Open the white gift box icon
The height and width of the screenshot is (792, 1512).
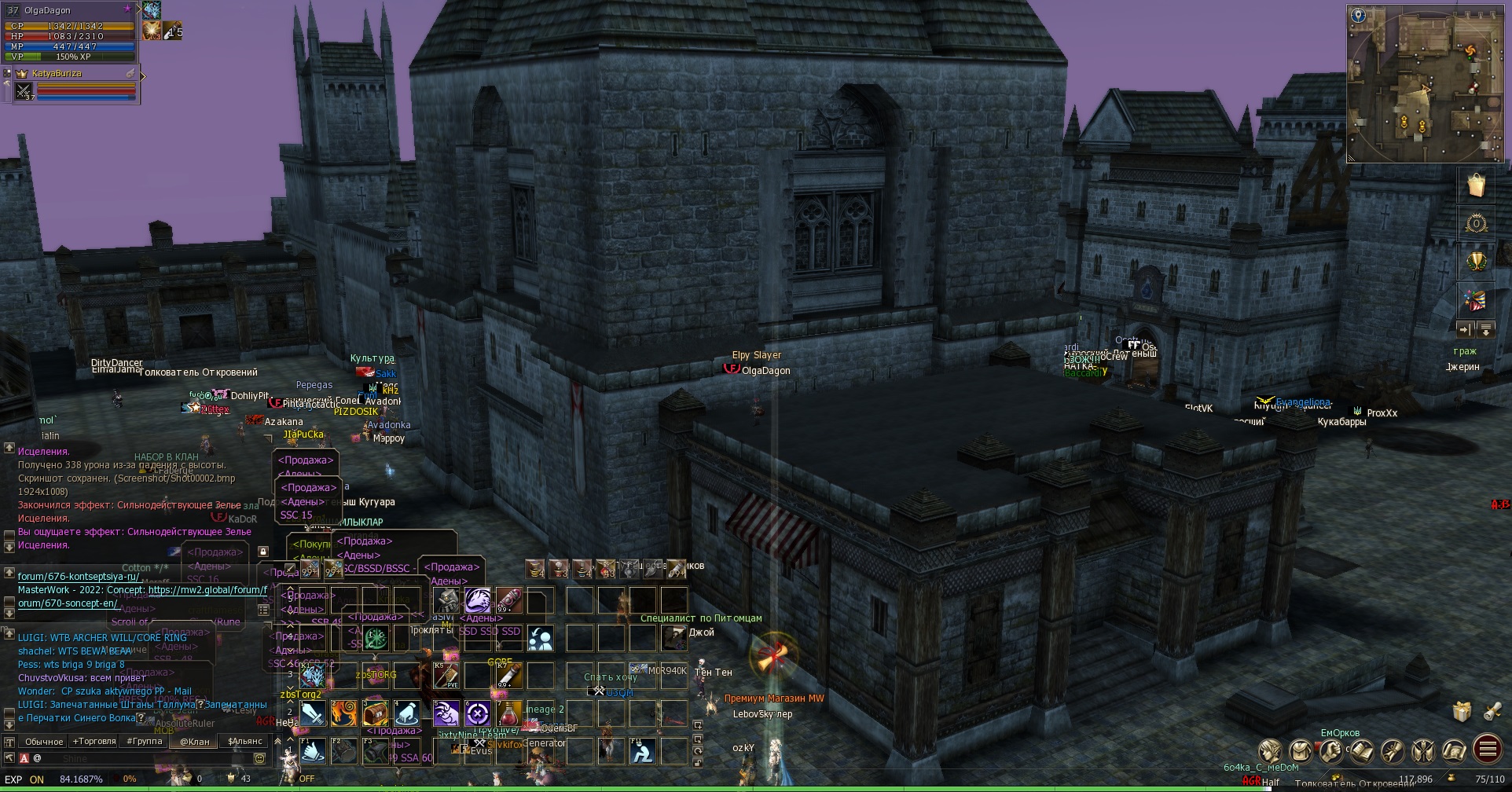1461,711
